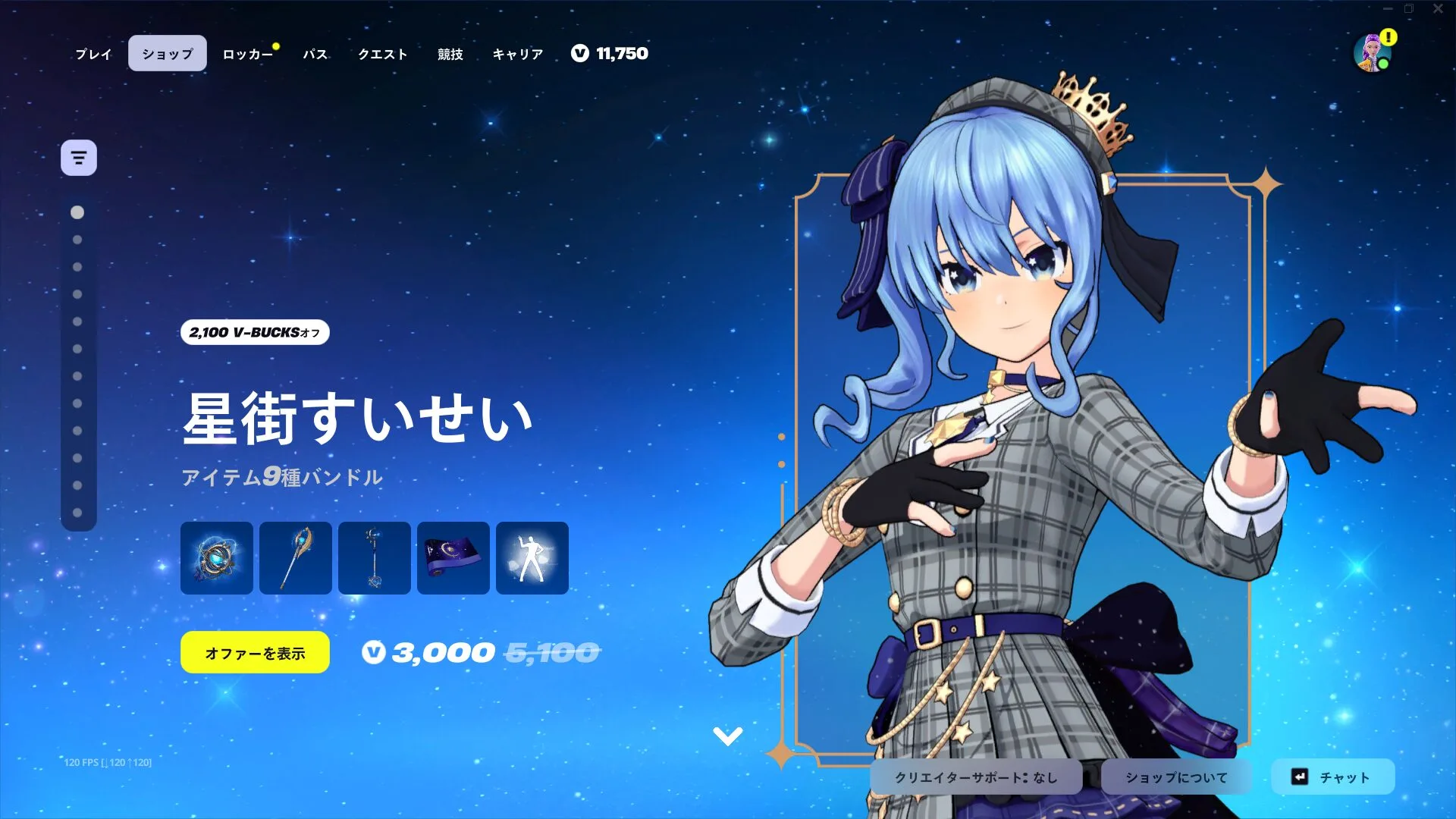This screenshot has height=819, width=1456.
Task: Open the chat panel via チャット
Action: pos(1334,777)
